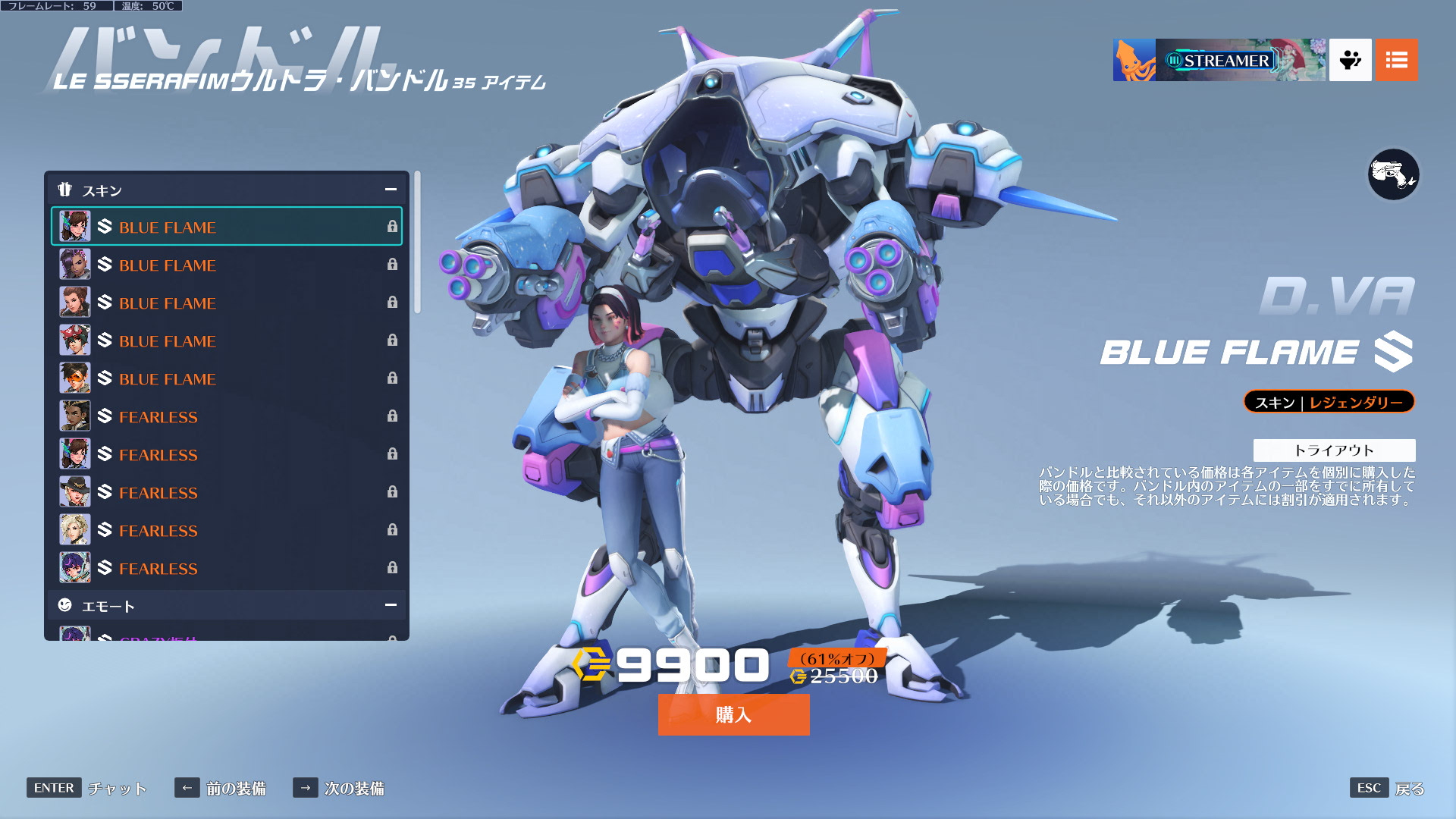Pick Kiriko's BLUE FLAME skin row
Viewport: 1456px width, 819px height.
click(x=227, y=340)
